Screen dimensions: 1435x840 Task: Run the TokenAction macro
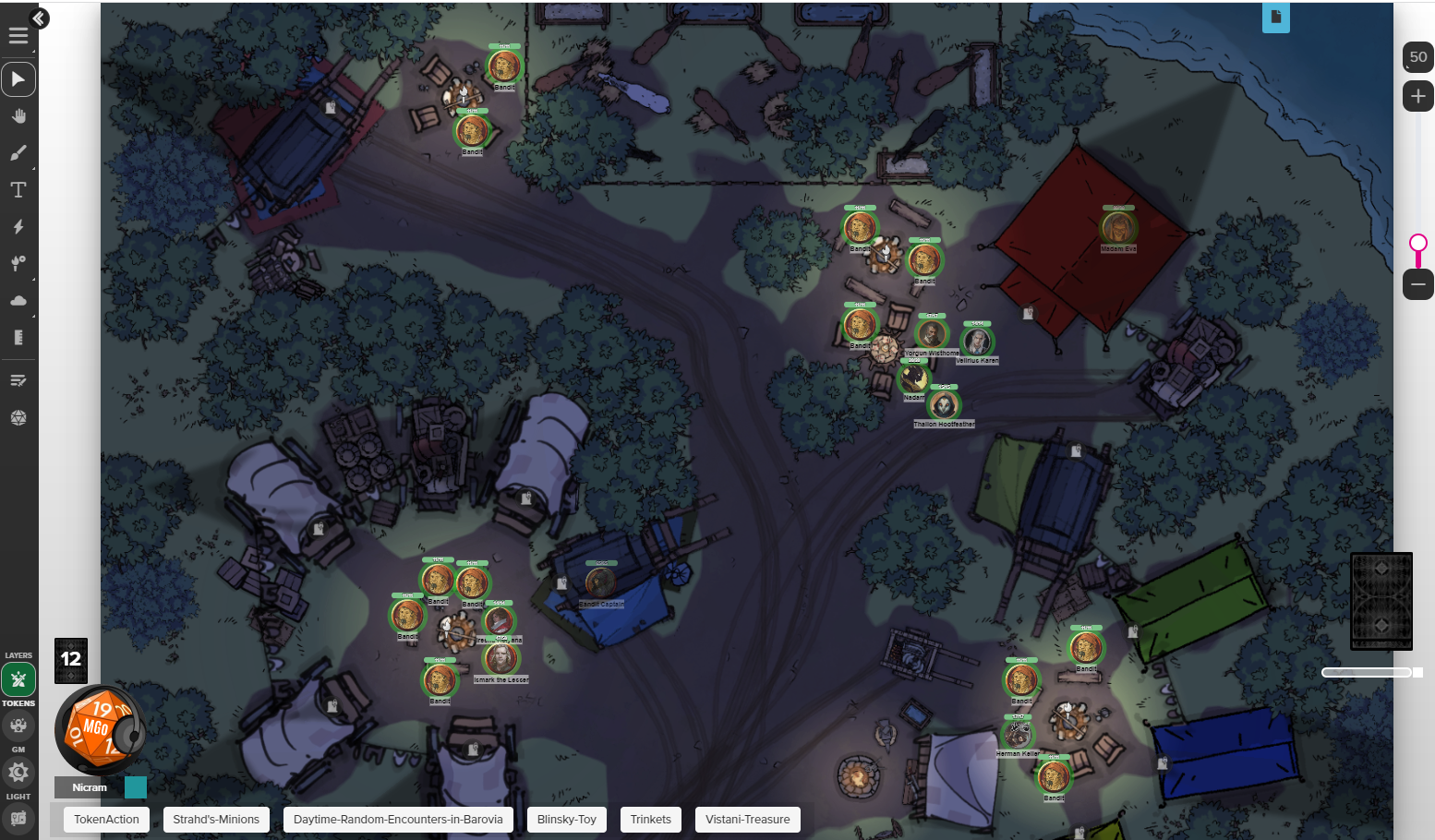point(106,820)
